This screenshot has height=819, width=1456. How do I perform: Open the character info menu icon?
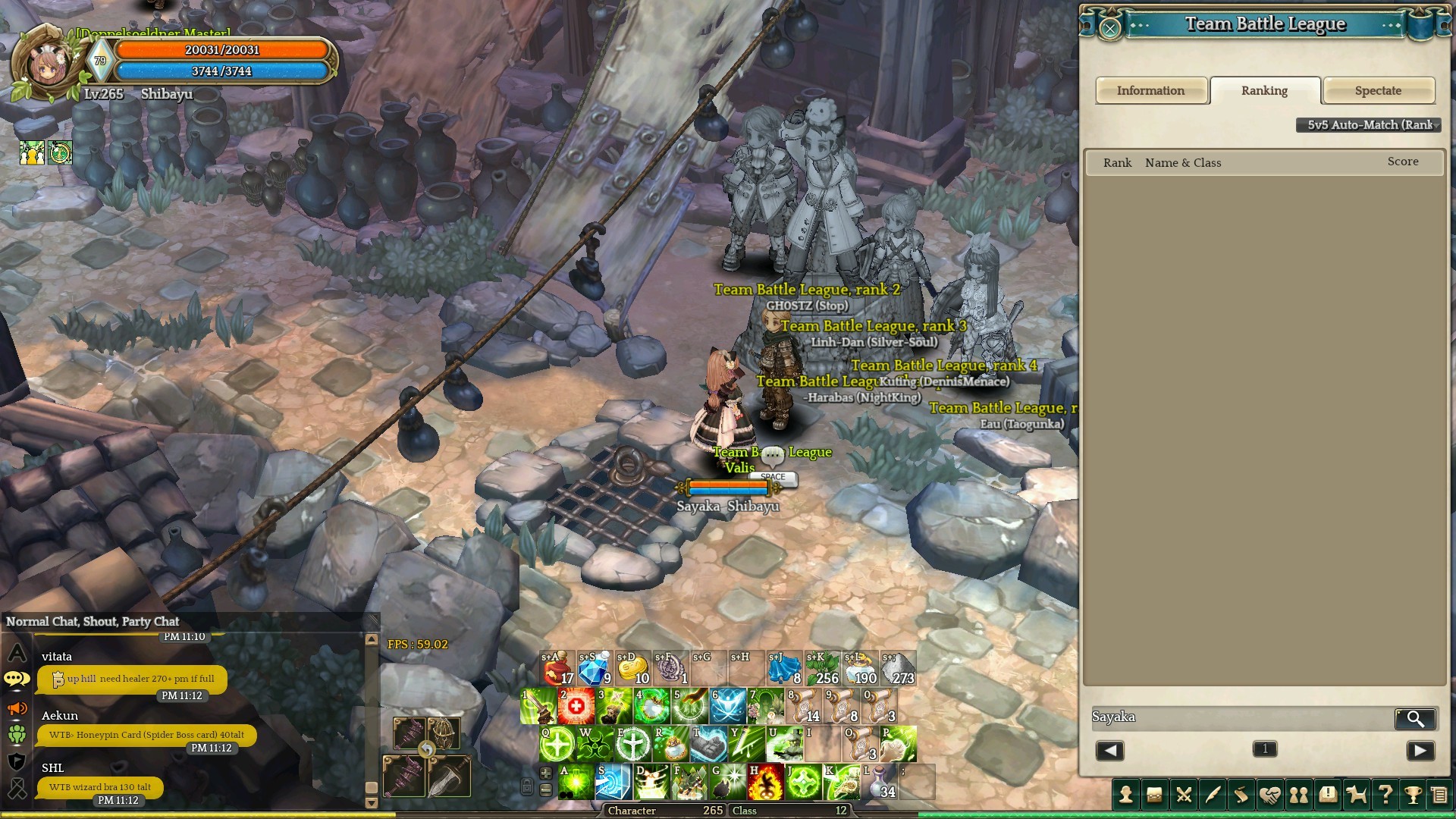[1126, 795]
